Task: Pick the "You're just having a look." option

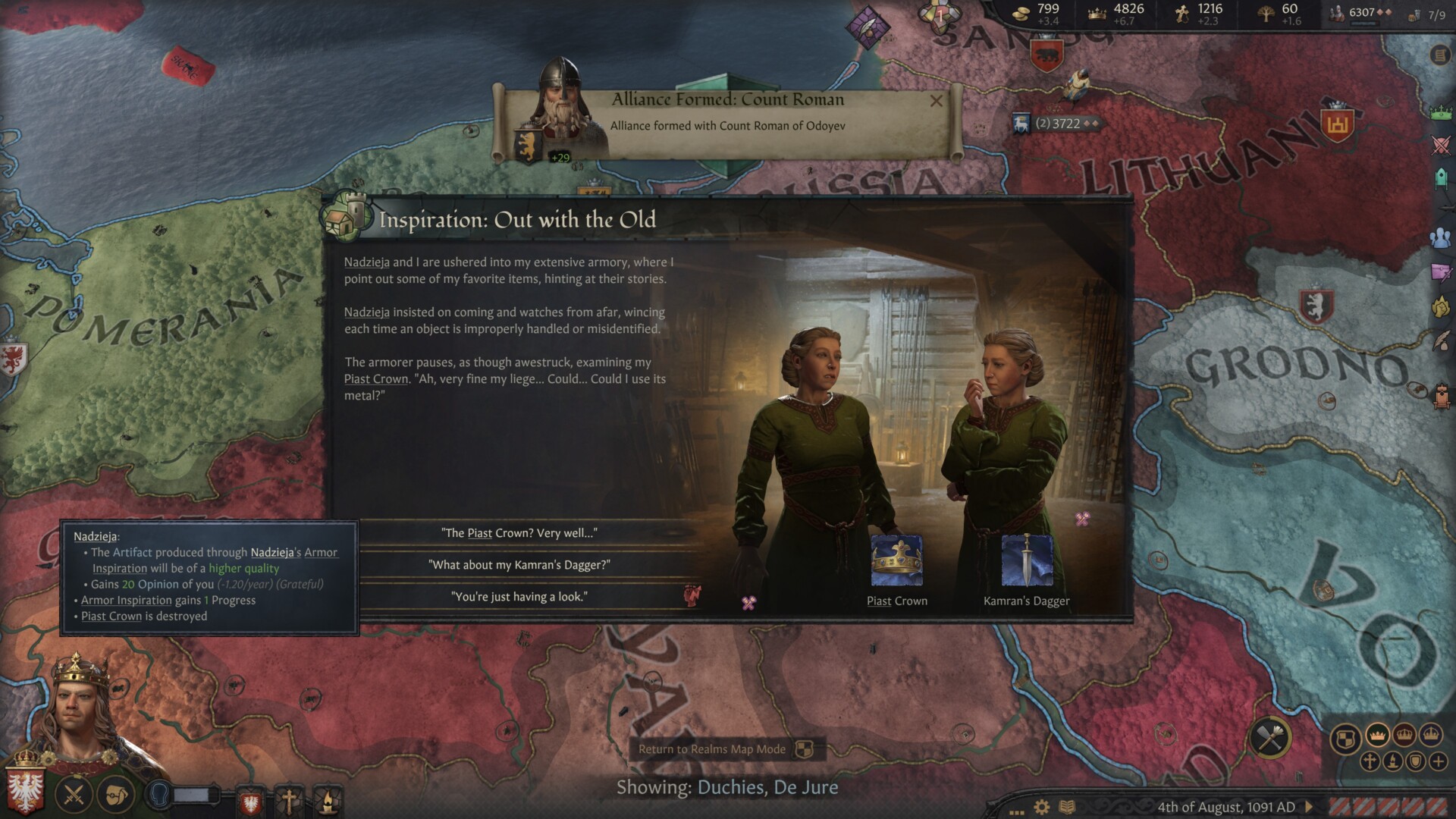Action: point(519,597)
